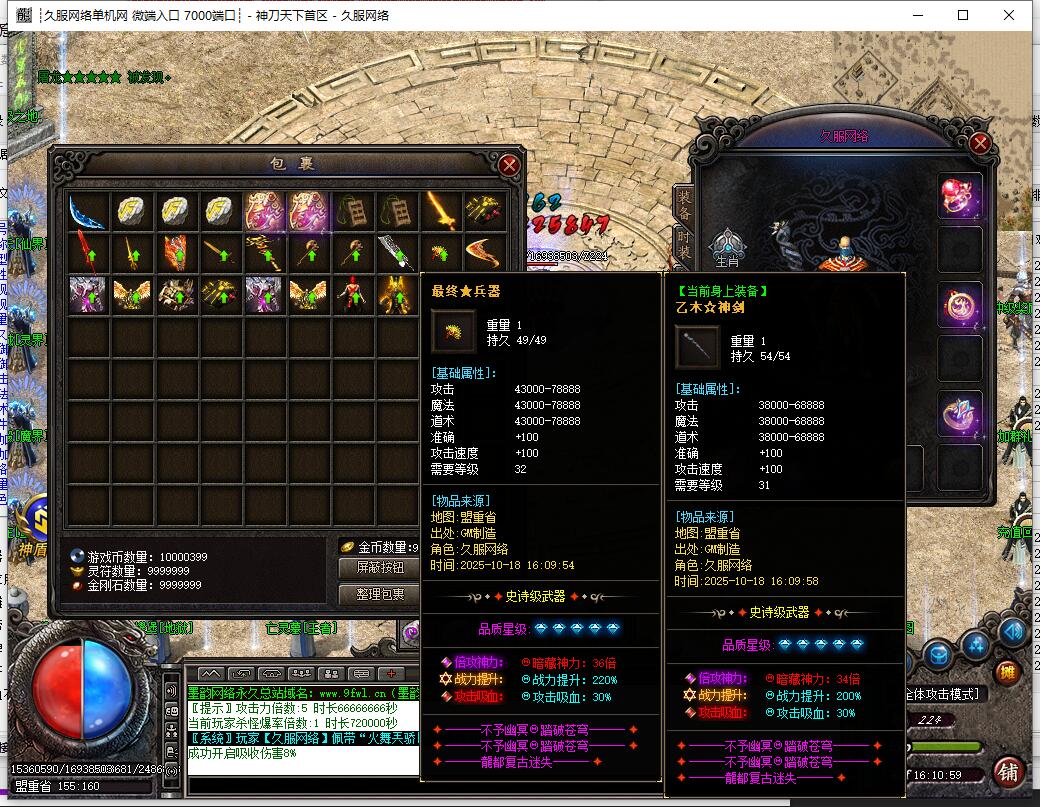
Task: Close the 包裹 inventory window
Action: [x=509, y=165]
